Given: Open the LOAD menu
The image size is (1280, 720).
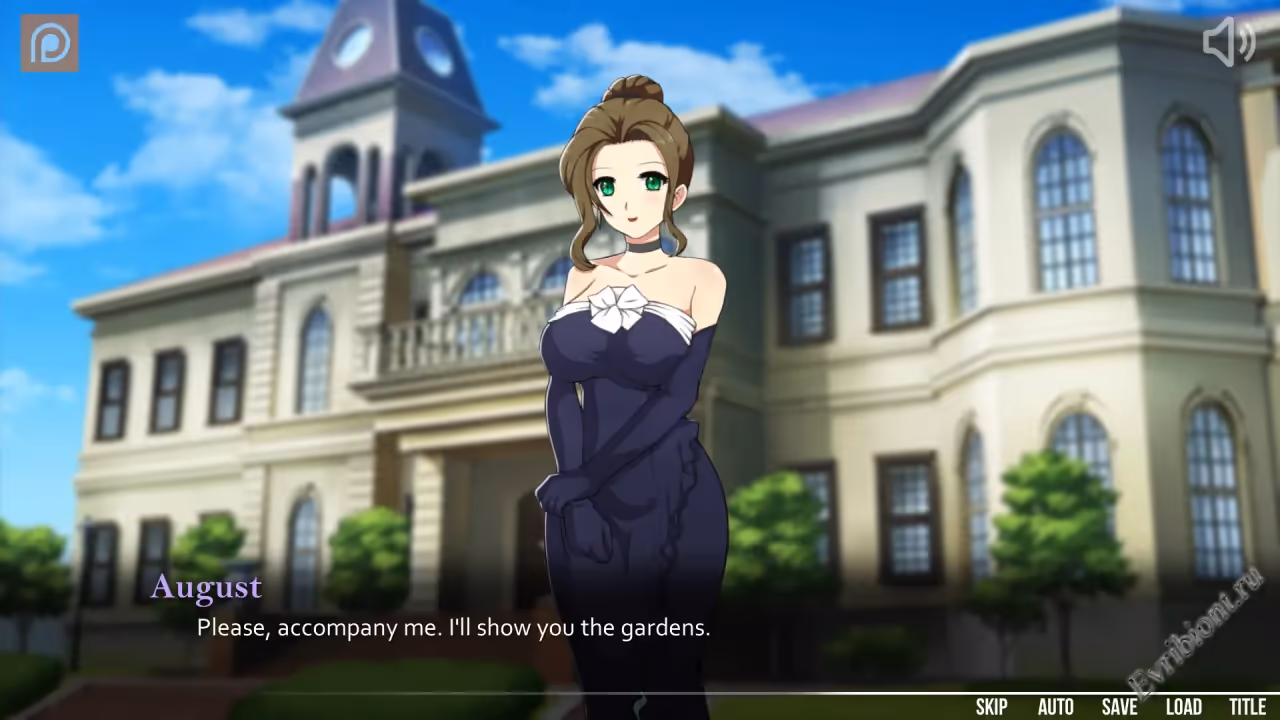Looking at the screenshot, I should coord(1183,707).
